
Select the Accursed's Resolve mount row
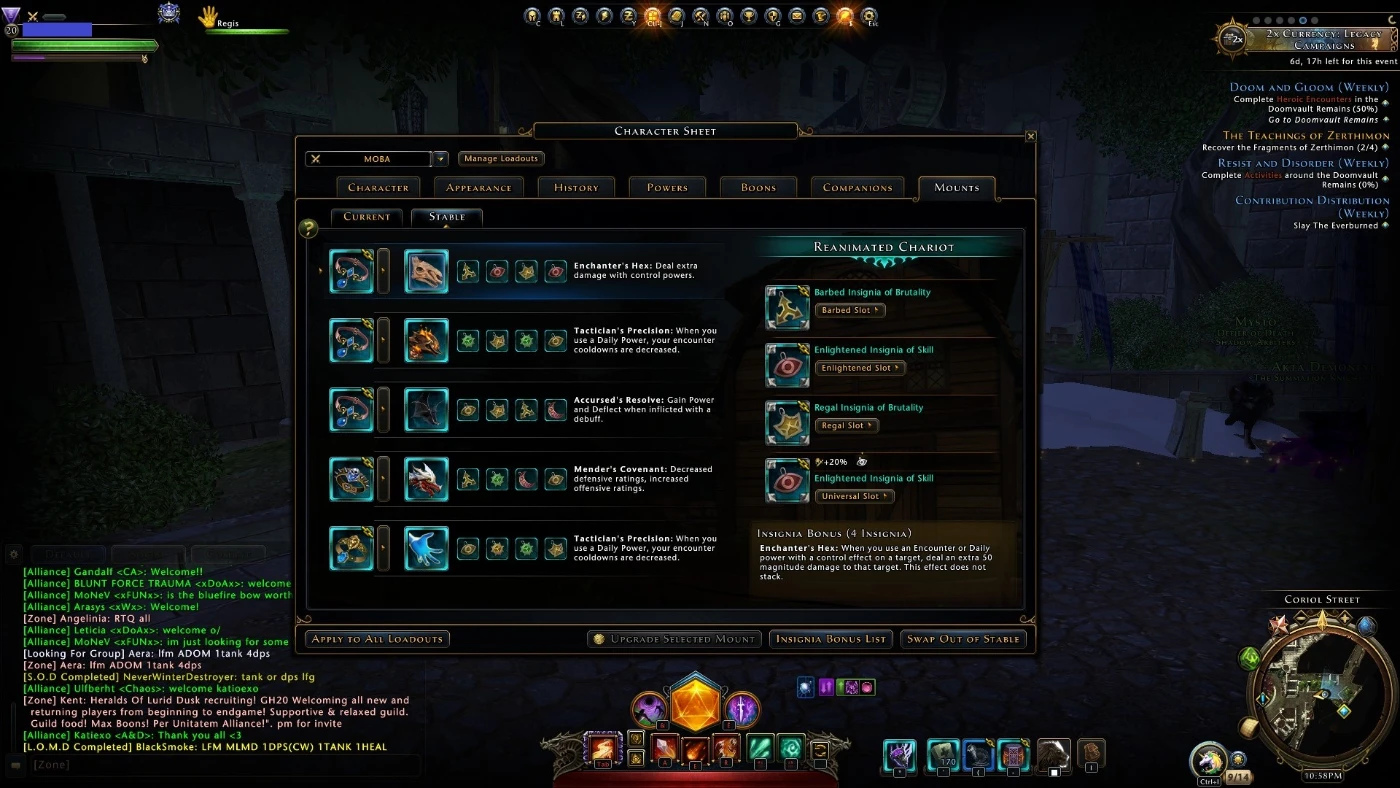pyautogui.click(x=427, y=410)
